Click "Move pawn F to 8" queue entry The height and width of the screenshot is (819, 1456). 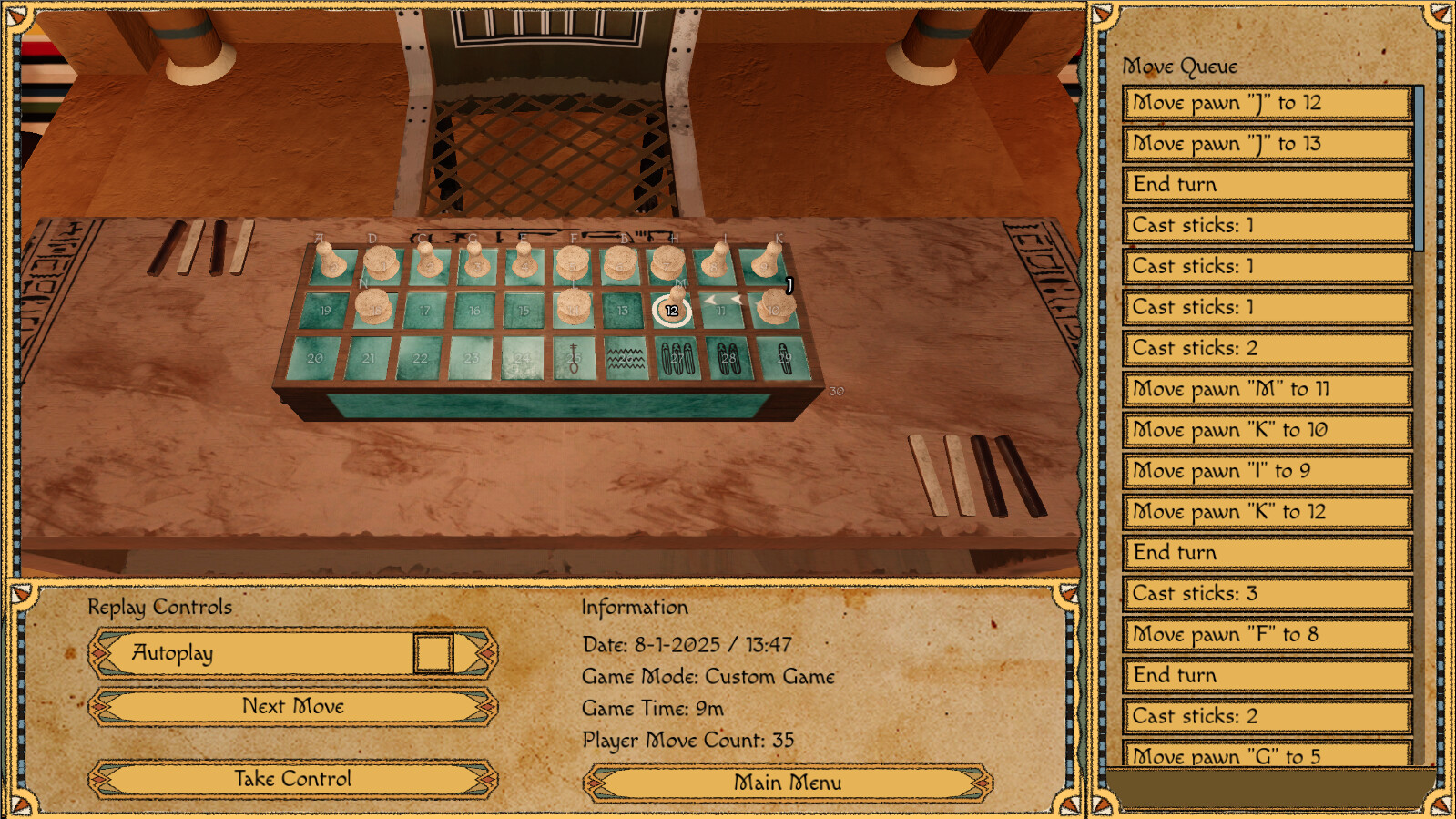click(x=1266, y=634)
